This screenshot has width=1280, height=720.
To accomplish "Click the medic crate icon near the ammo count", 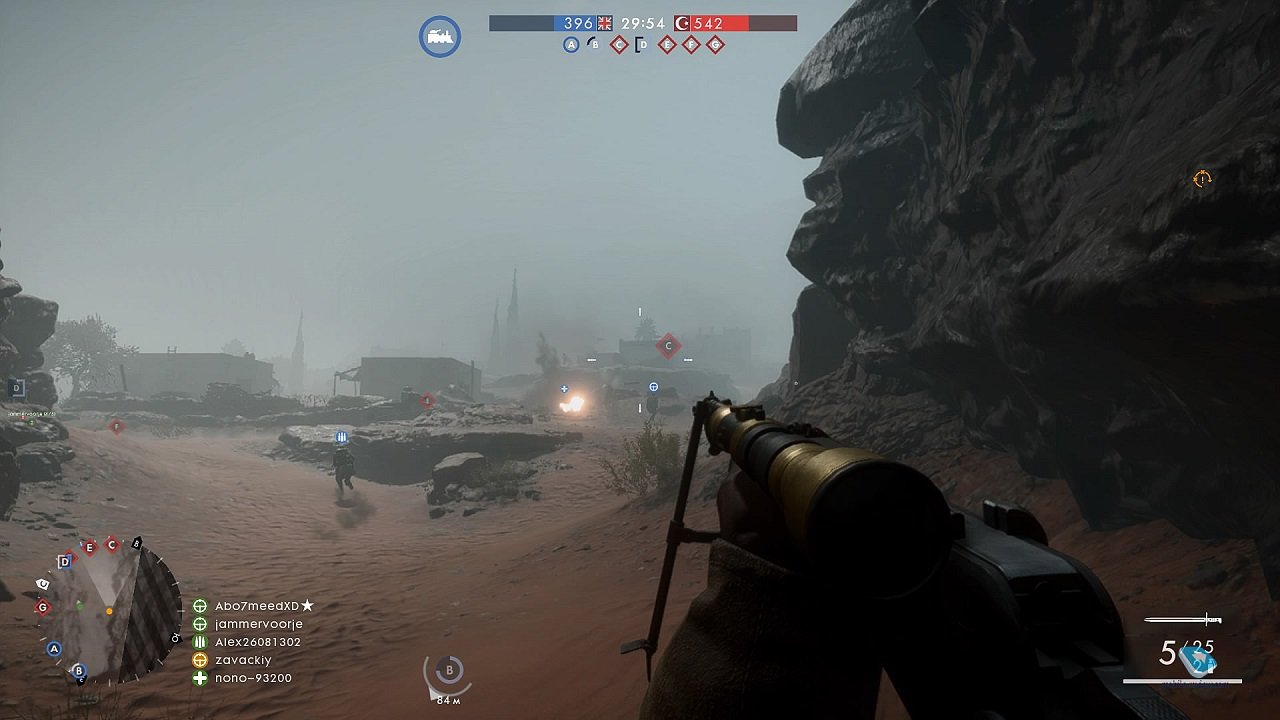I will [x=1197, y=662].
